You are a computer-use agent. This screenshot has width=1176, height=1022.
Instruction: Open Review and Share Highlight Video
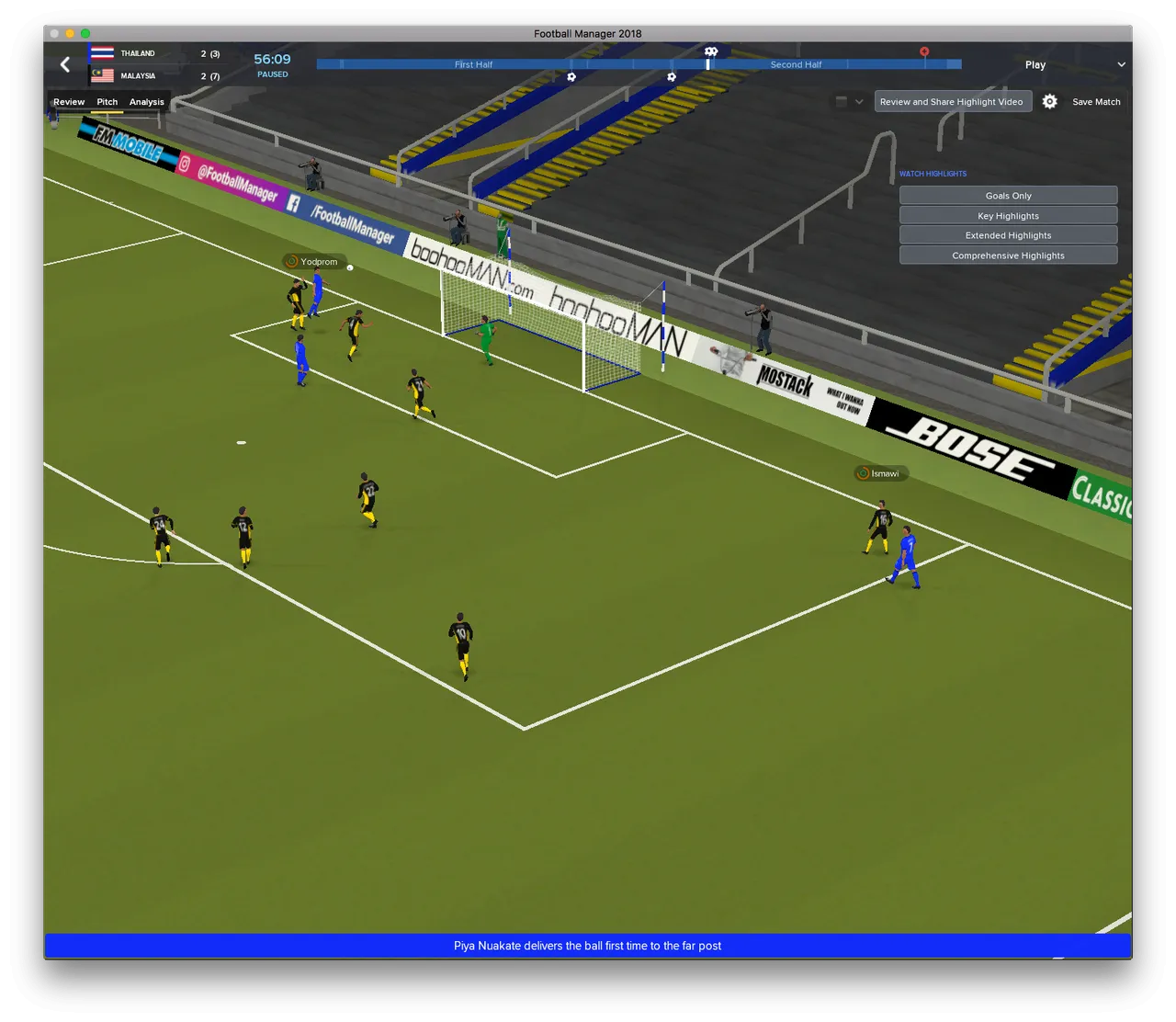[951, 102]
